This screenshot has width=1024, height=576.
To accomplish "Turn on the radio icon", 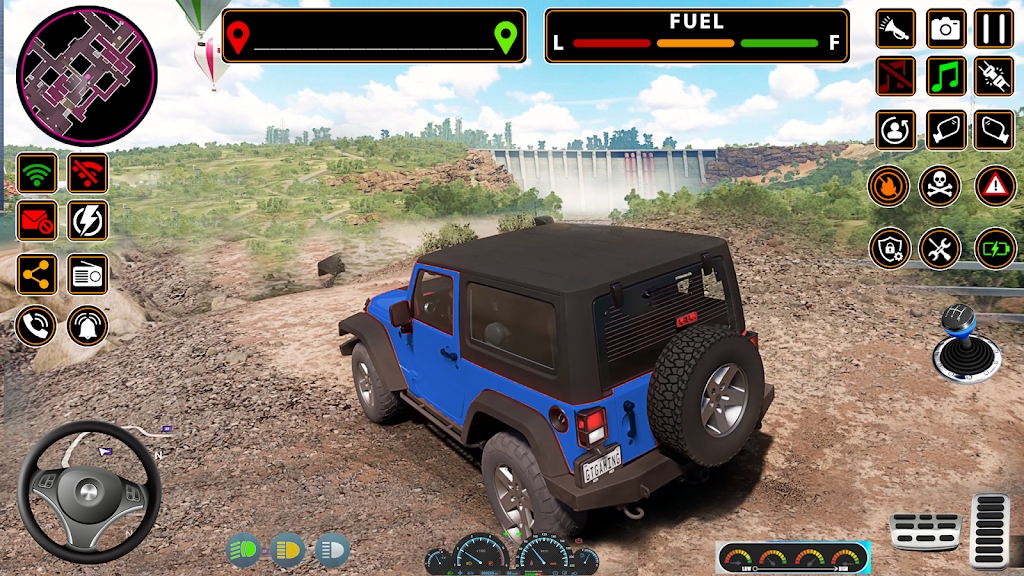I will (x=88, y=273).
